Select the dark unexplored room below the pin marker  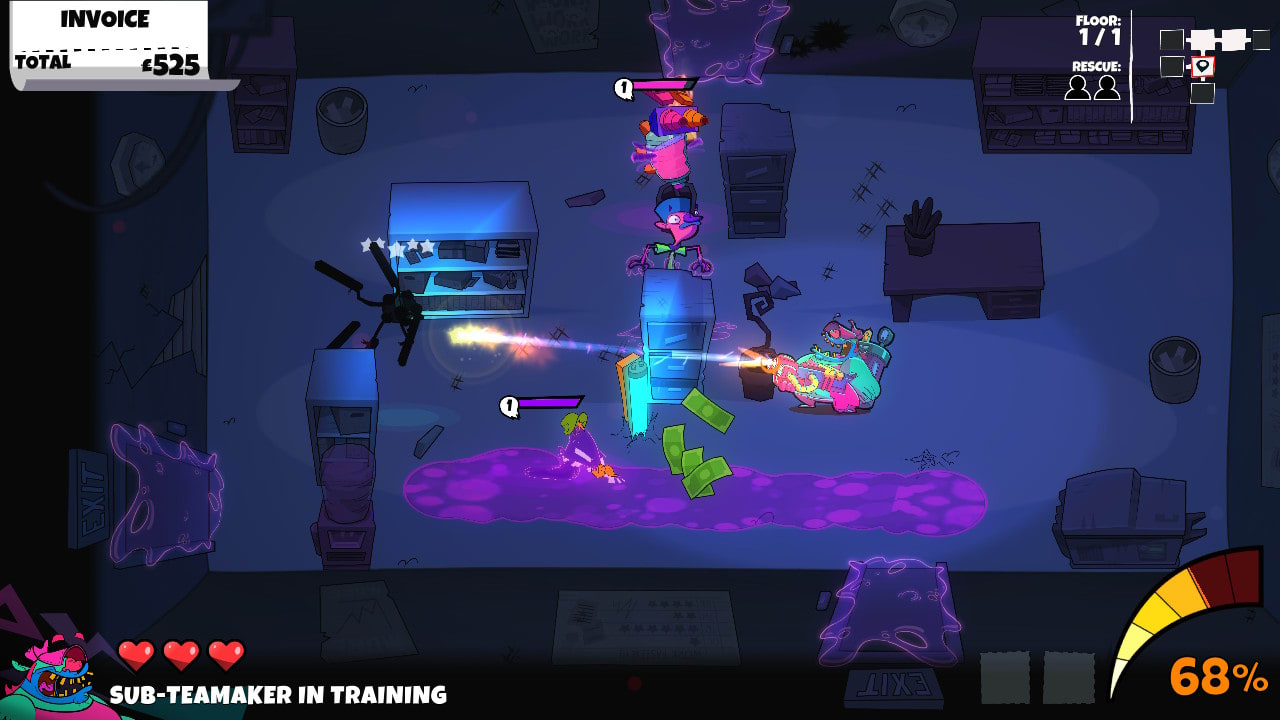click(x=1202, y=93)
